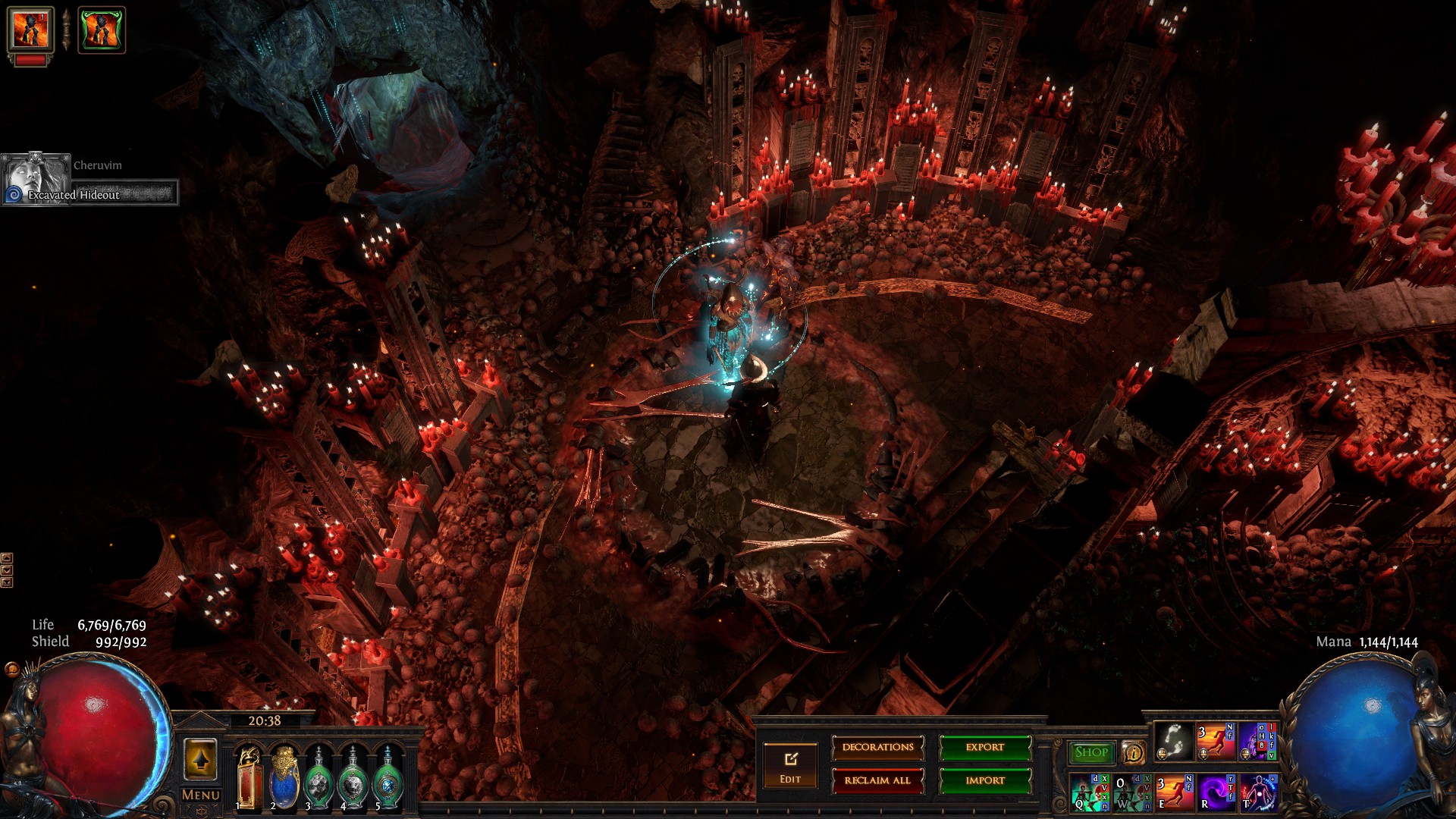Activate the purple vortex skill on R
This screenshot has height=819, width=1456.
pyautogui.click(x=1216, y=792)
